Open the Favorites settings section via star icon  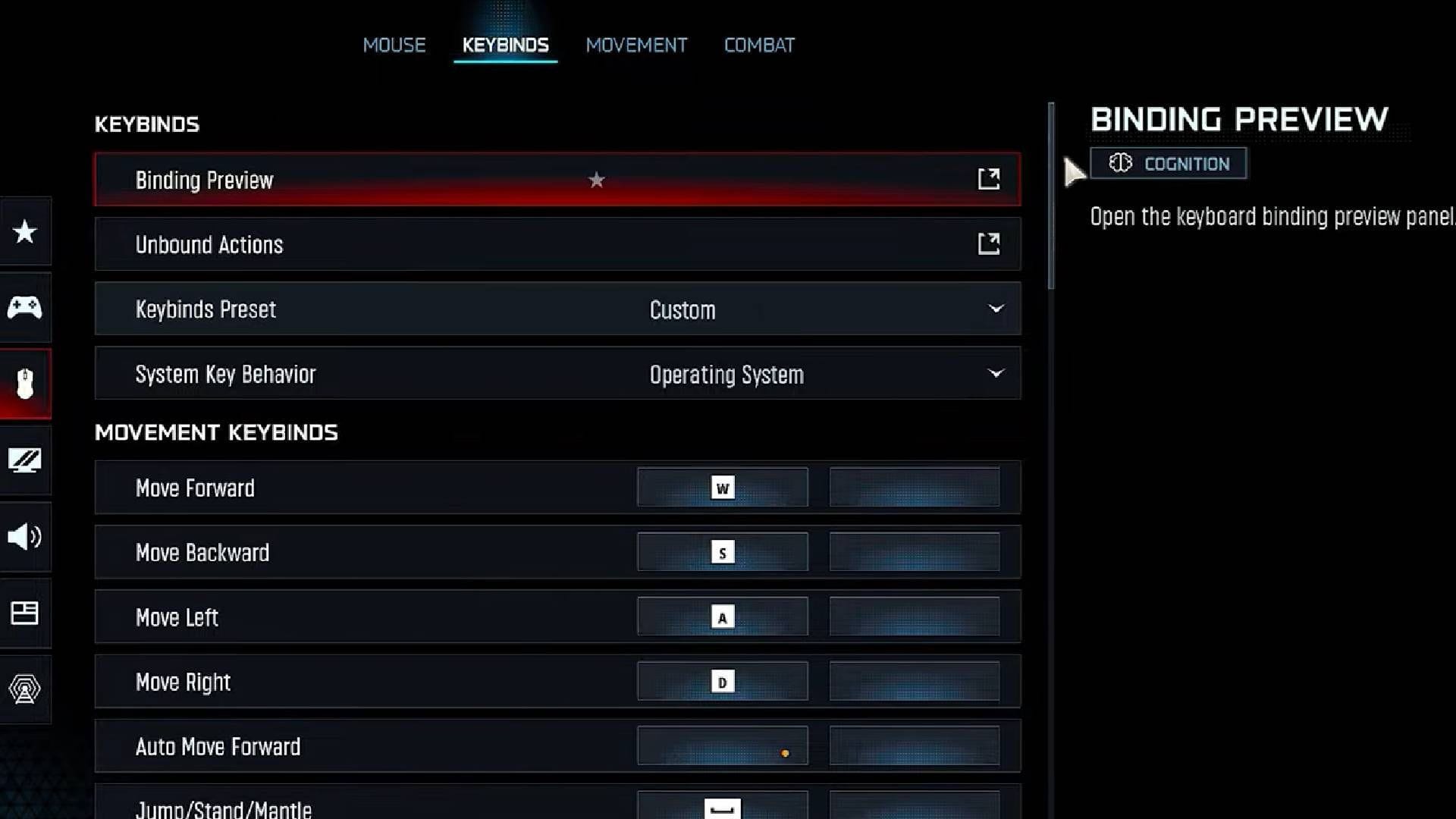pyautogui.click(x=25, y=231)
